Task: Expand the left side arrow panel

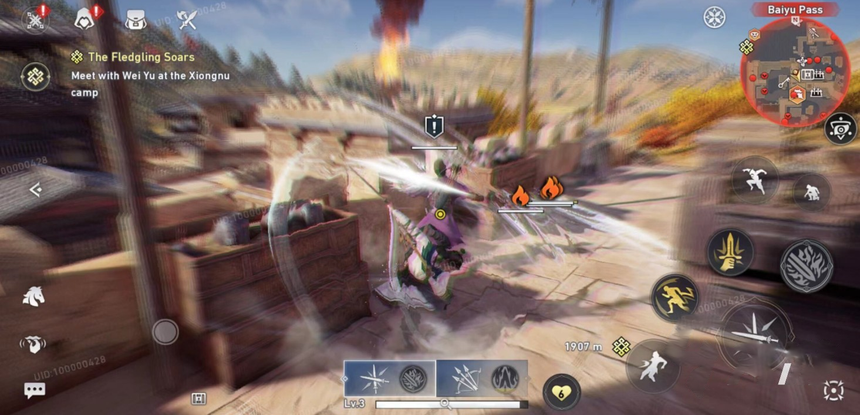Action: (35, 190)
